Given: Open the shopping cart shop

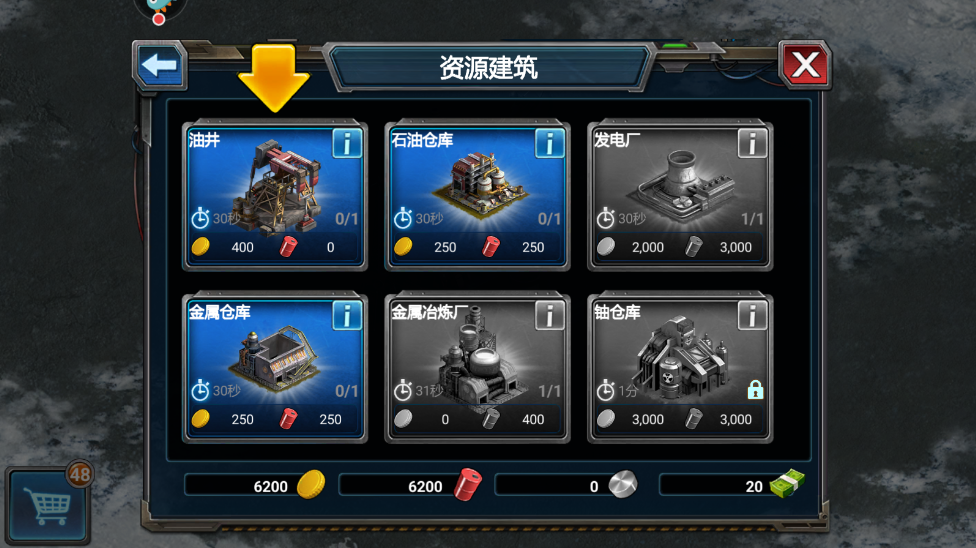Looking at the screenshot, I should click(48, 500).
